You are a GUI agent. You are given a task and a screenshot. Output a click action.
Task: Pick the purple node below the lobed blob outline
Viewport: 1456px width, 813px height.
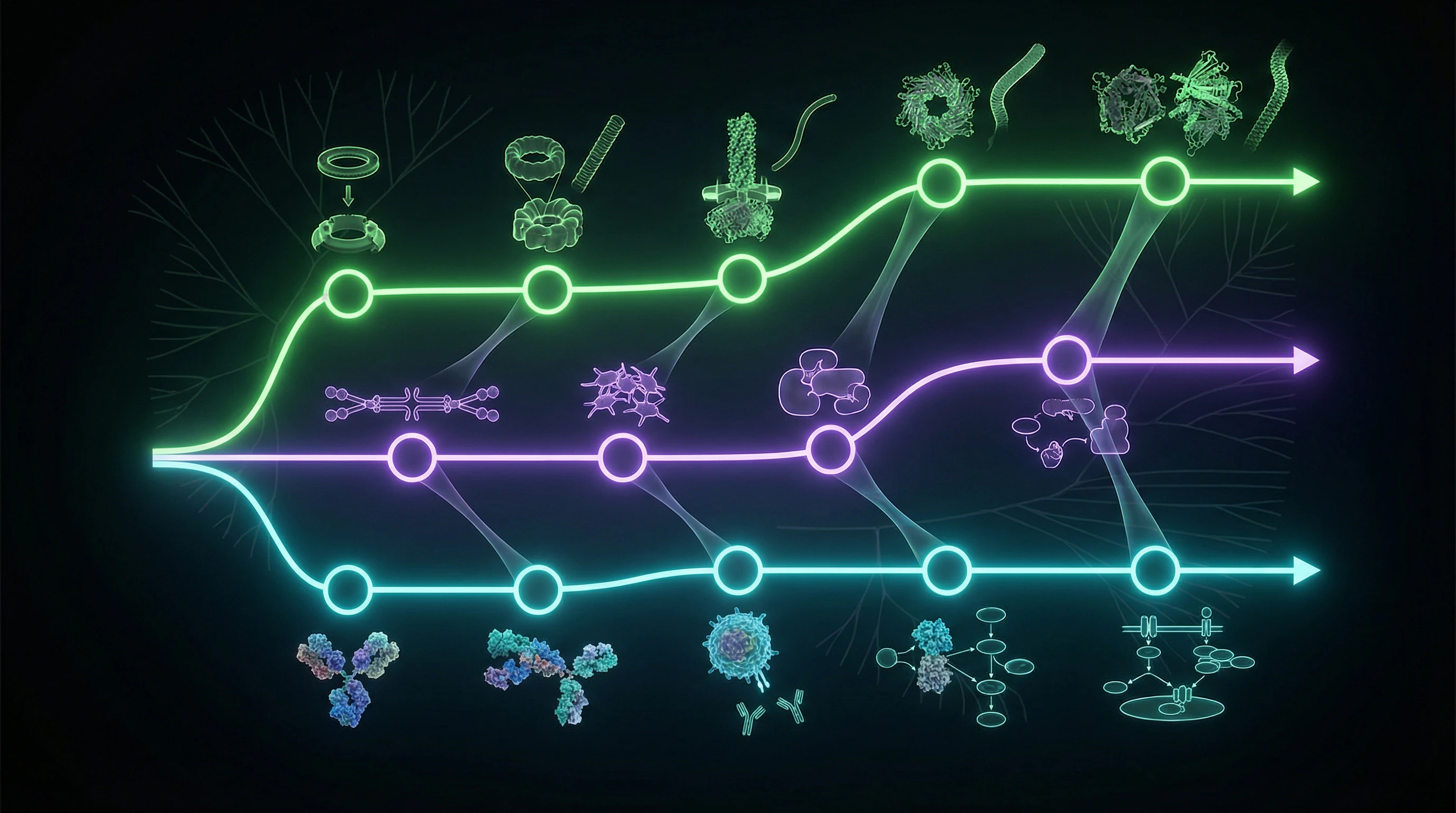point(830,449)
